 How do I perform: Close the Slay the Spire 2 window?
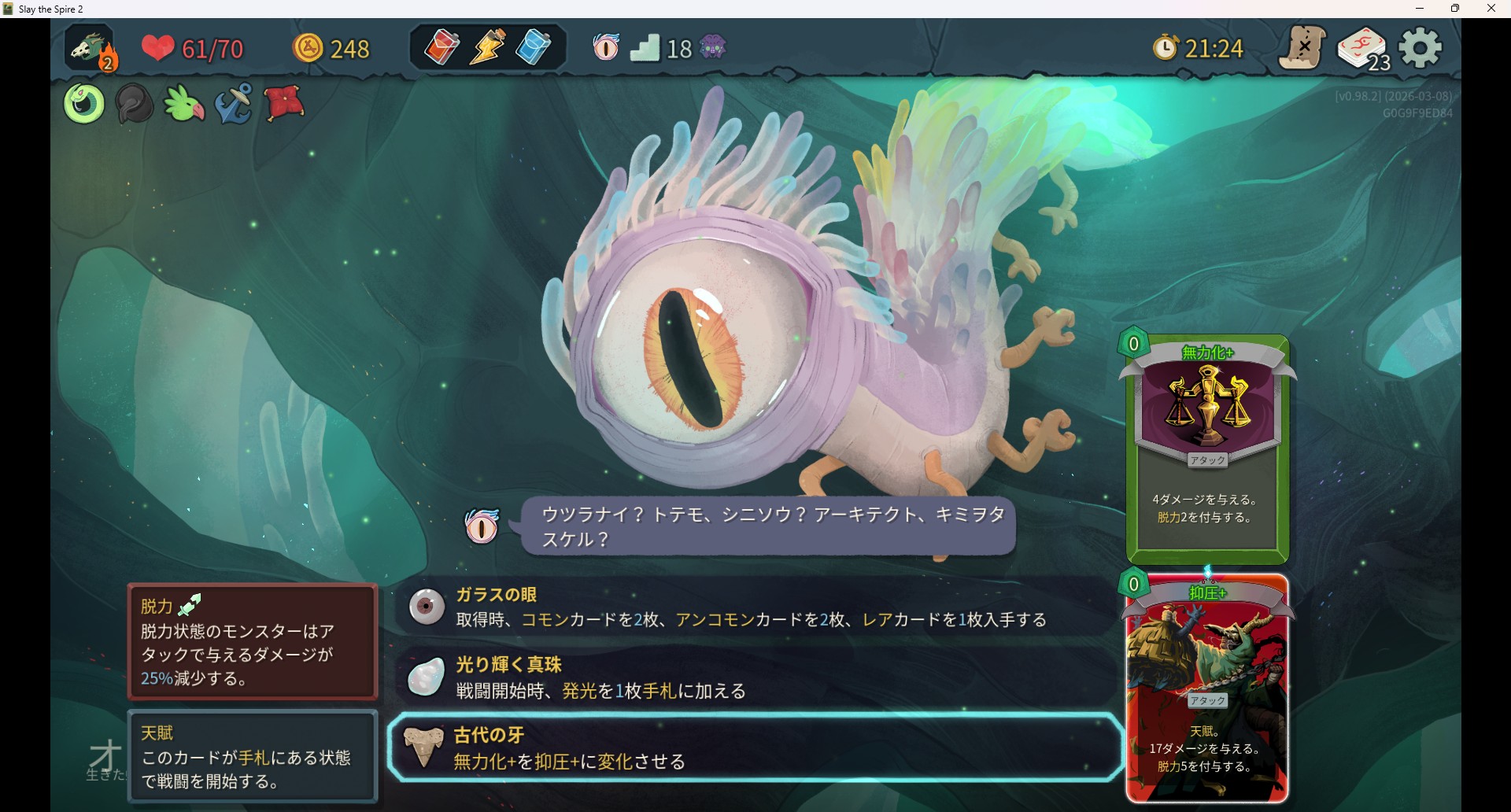tap(1491, 9)
